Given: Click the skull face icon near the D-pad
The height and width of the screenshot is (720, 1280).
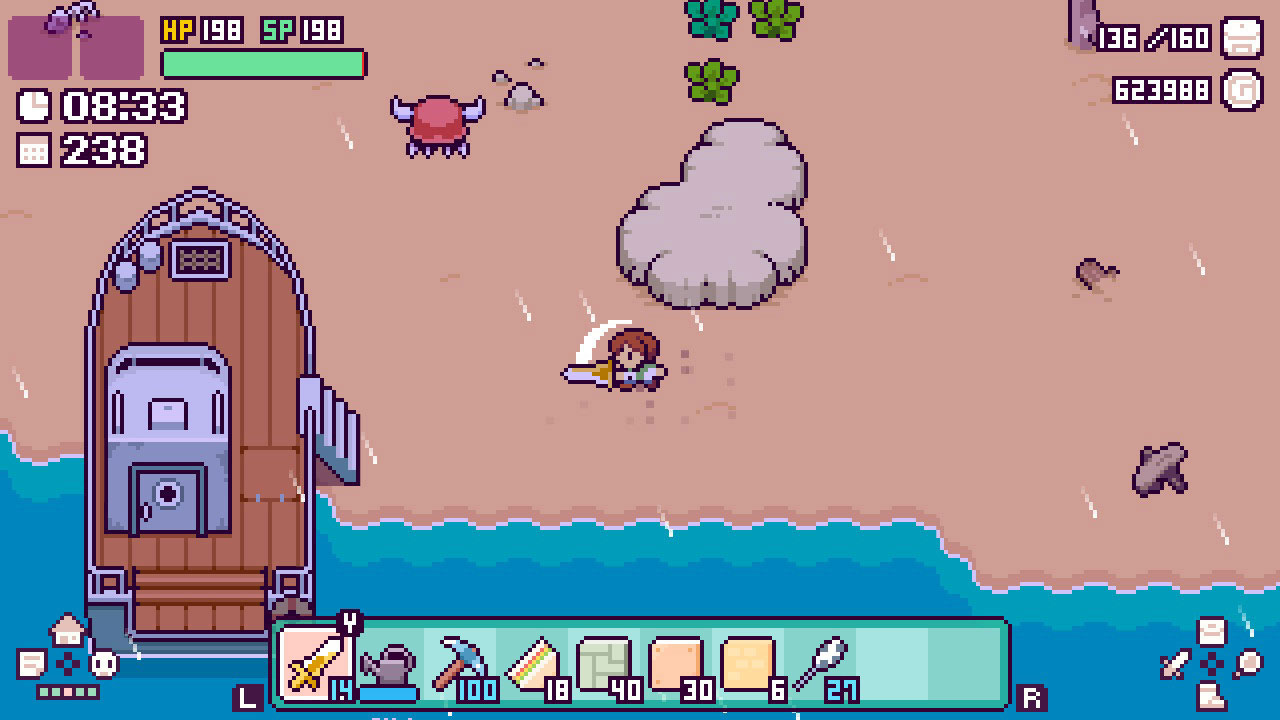Looking at the screenshot, I should [104, 663].
